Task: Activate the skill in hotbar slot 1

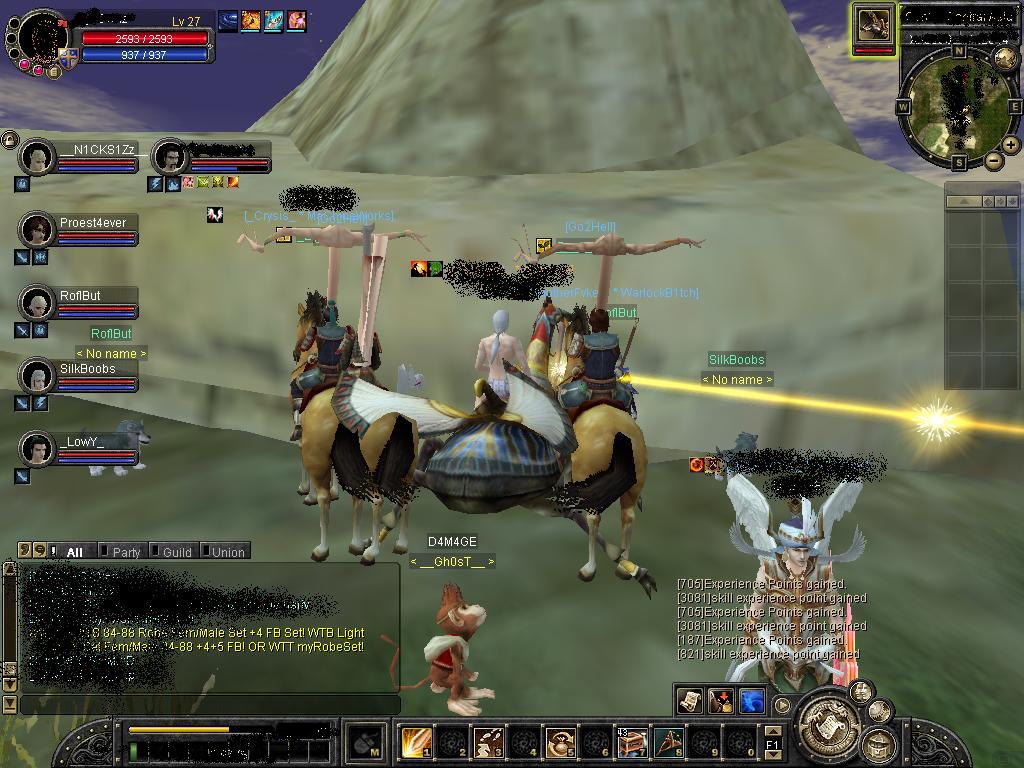Action: click(416, 742)
